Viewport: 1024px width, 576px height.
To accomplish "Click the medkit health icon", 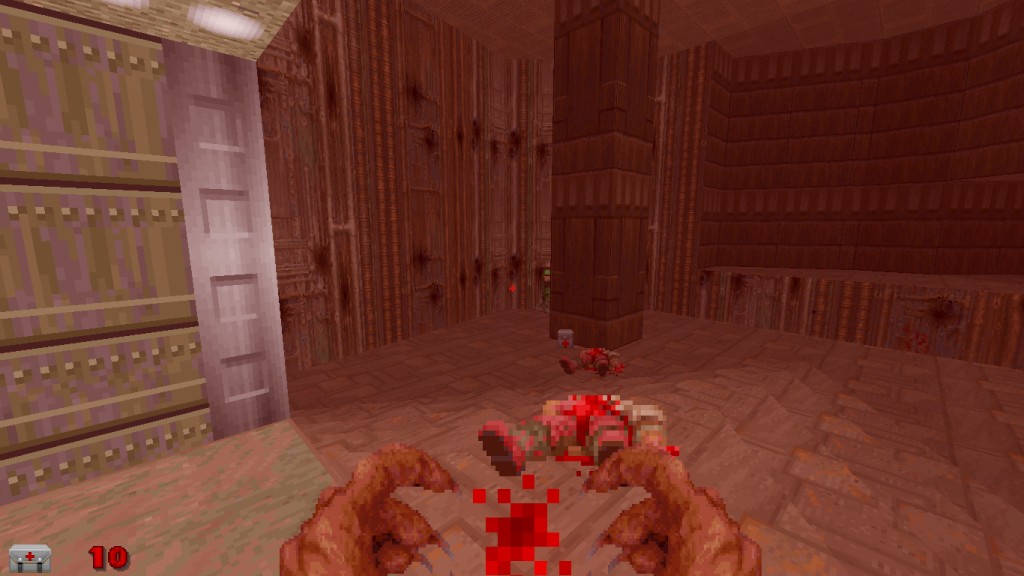I will 30,557.
